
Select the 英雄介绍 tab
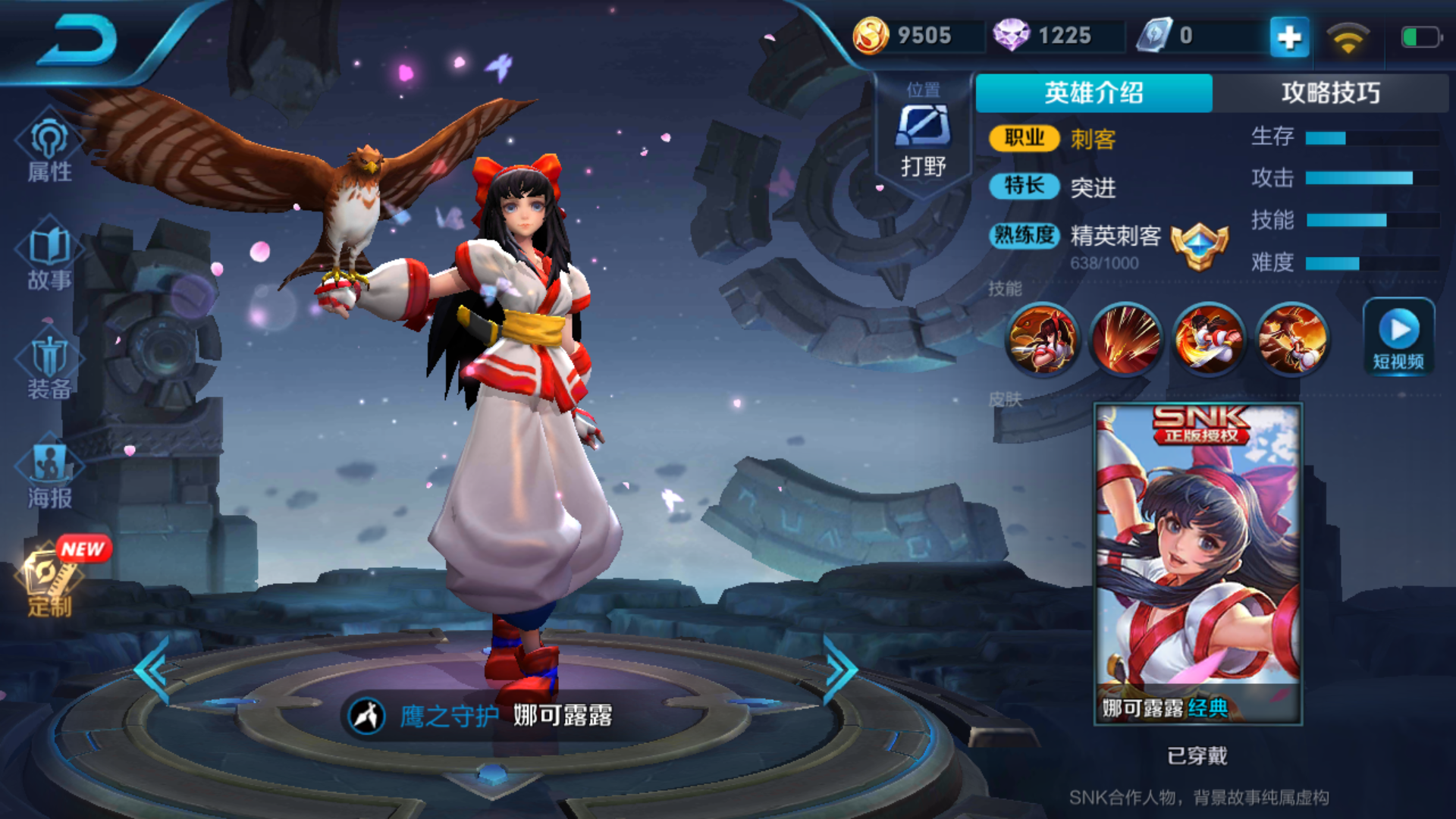tap(1094, 93)
